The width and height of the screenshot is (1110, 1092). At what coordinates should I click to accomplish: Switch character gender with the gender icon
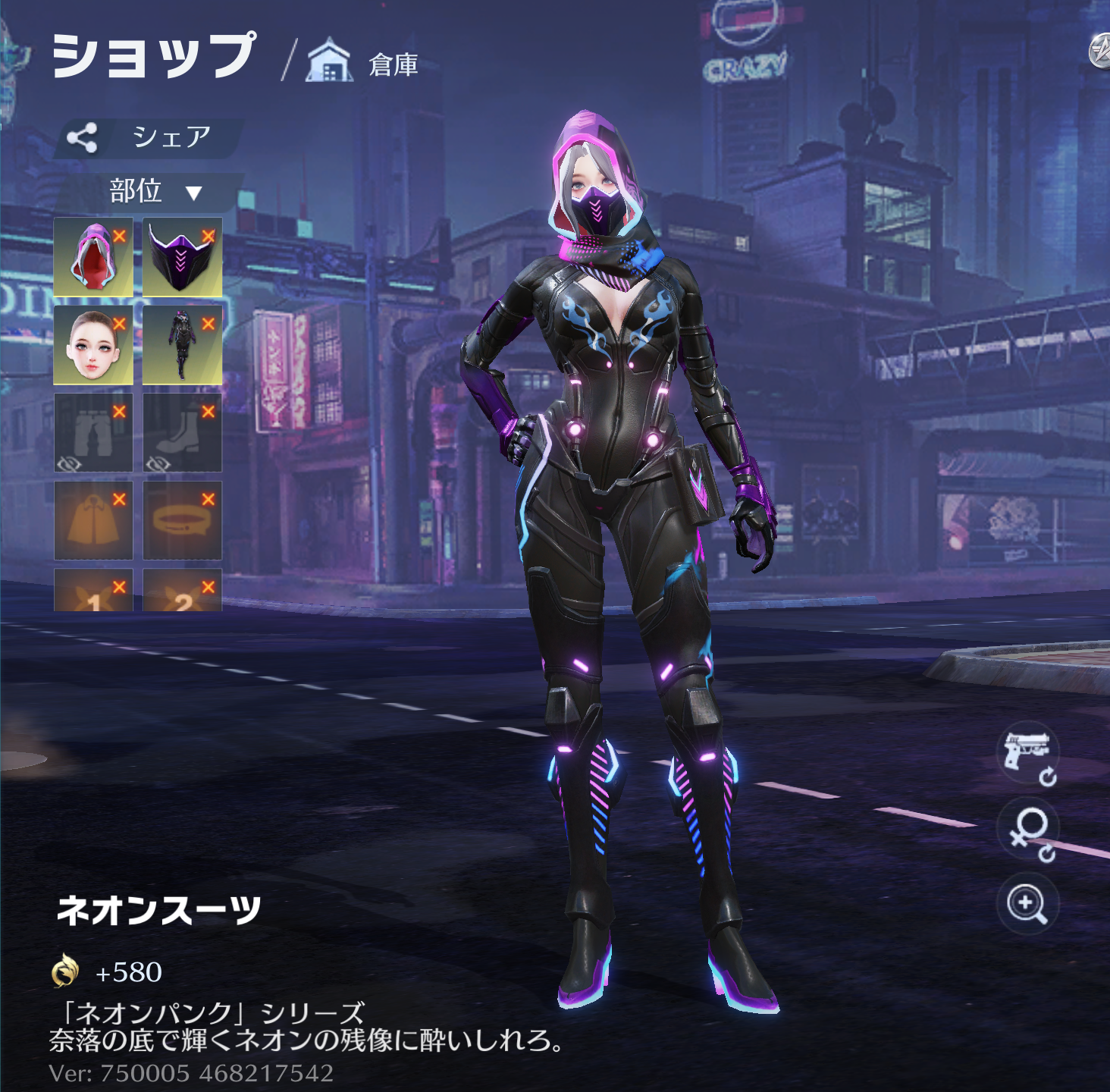click(x=1027, y=832)
